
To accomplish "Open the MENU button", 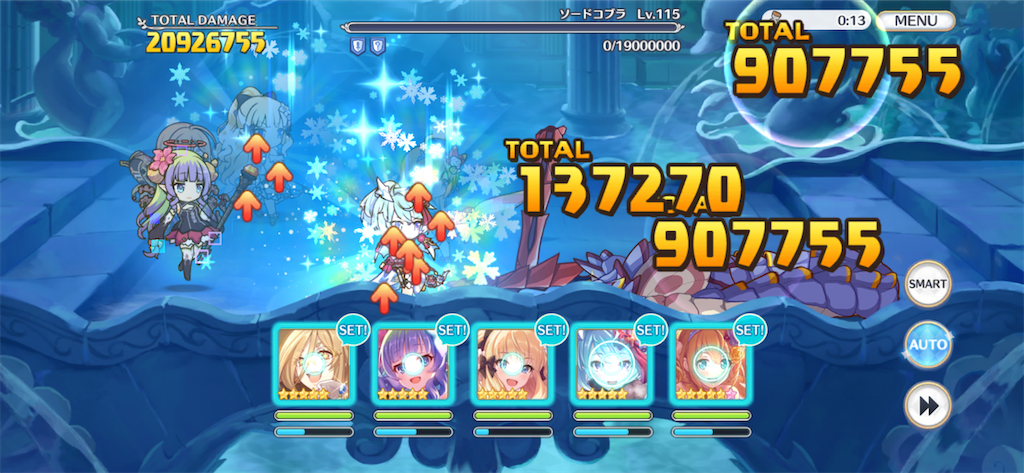I will coord(916,21).
